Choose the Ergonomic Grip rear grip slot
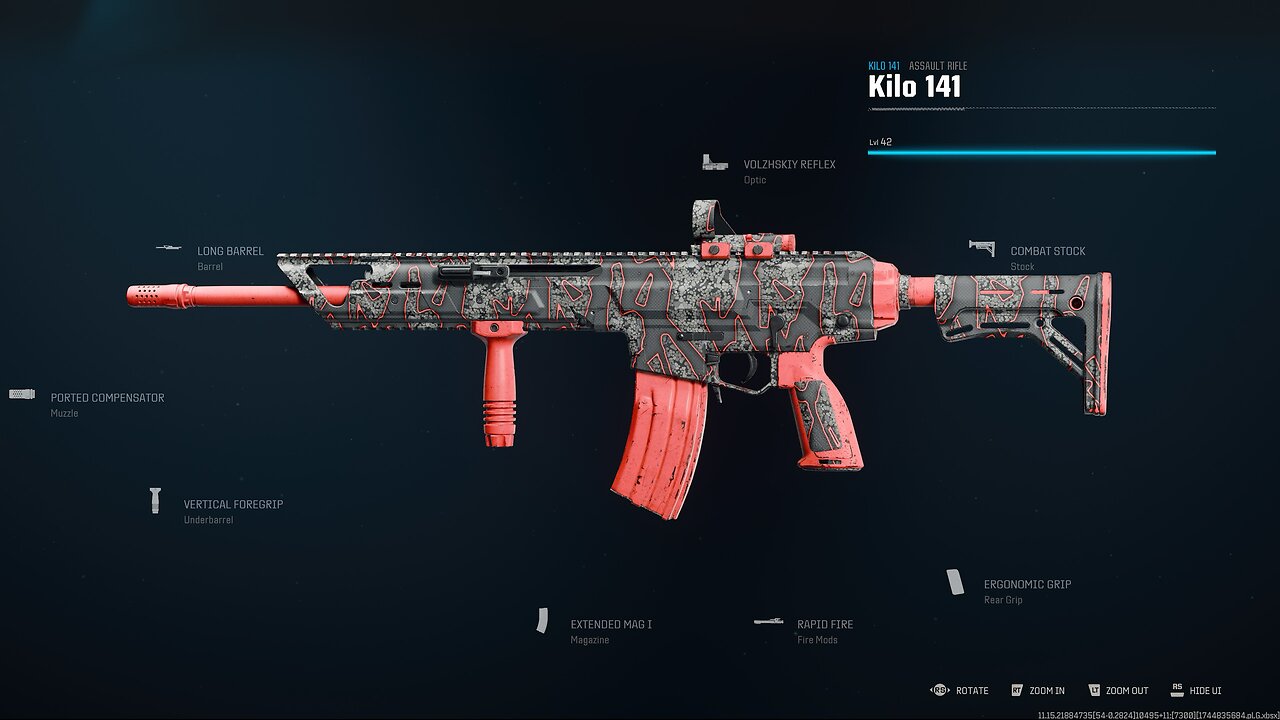Screen dimensions: 1280x720 click(x=1026, y=585)
